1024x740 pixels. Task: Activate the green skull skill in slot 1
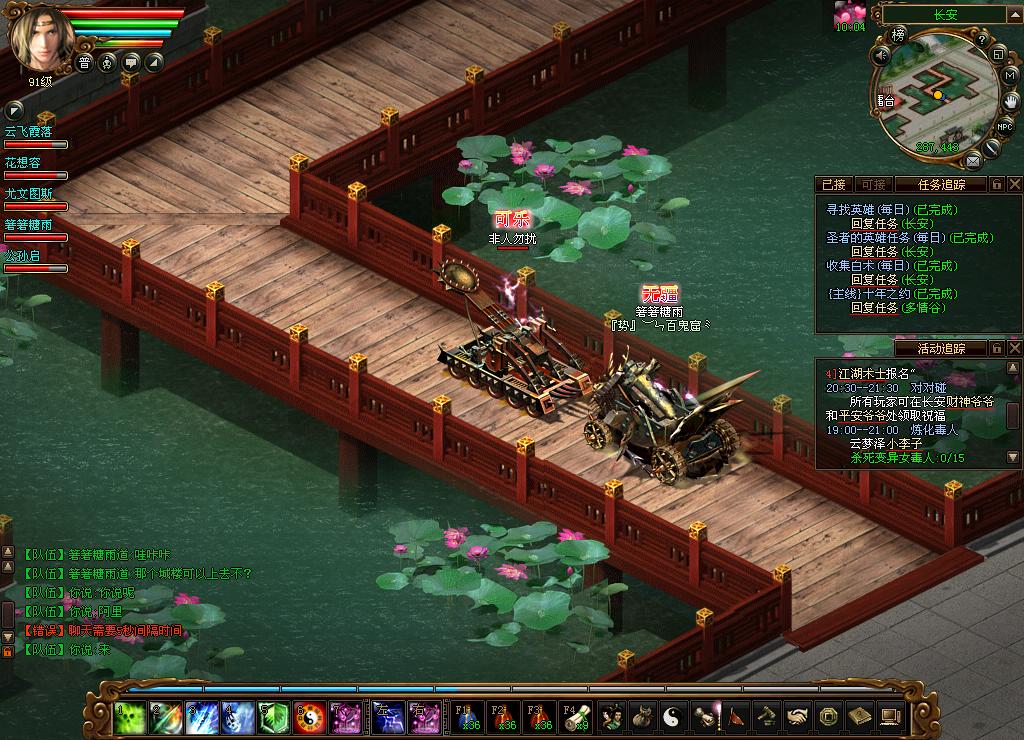127,716
